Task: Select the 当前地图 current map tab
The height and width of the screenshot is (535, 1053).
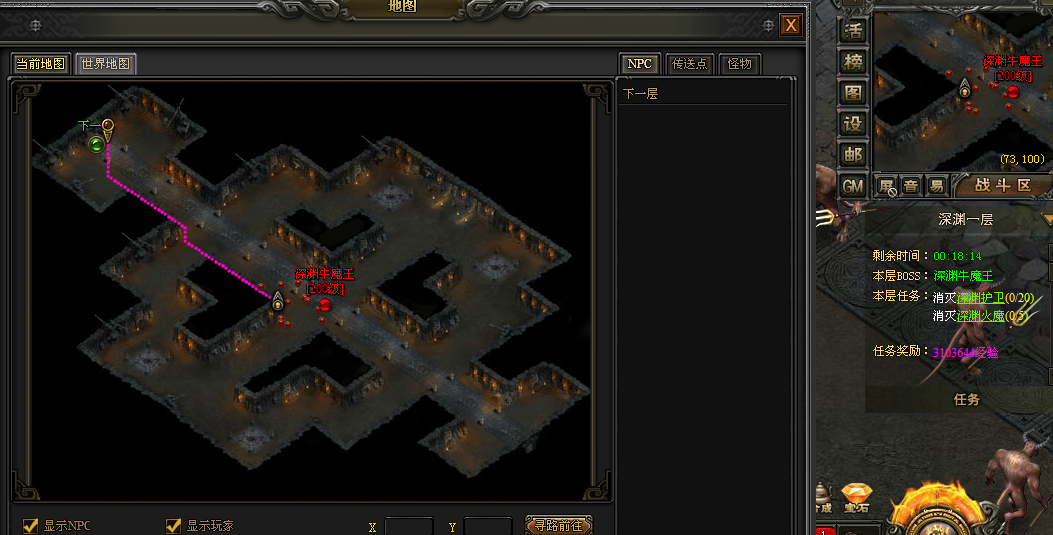Action: tap(40, 64)
